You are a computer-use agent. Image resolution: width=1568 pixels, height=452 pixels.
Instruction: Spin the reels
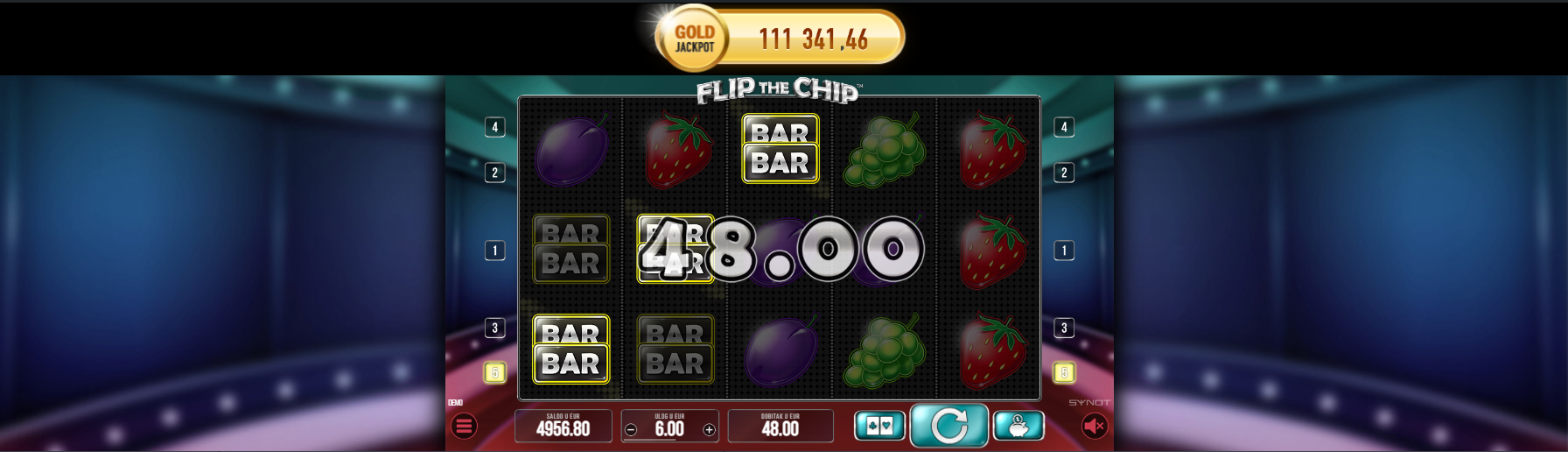[949, 426]
